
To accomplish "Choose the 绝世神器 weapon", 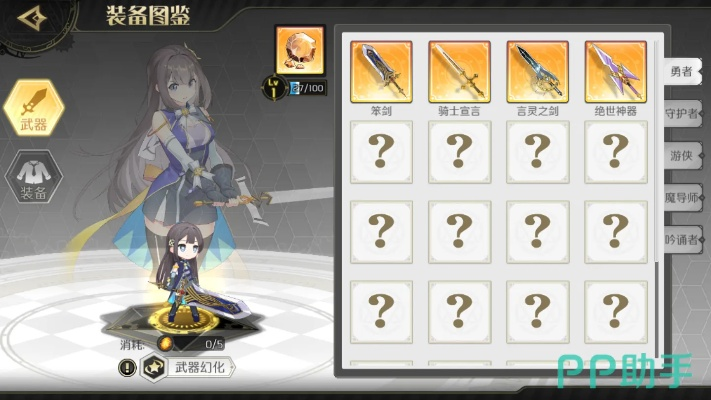I will click(615, 71).
